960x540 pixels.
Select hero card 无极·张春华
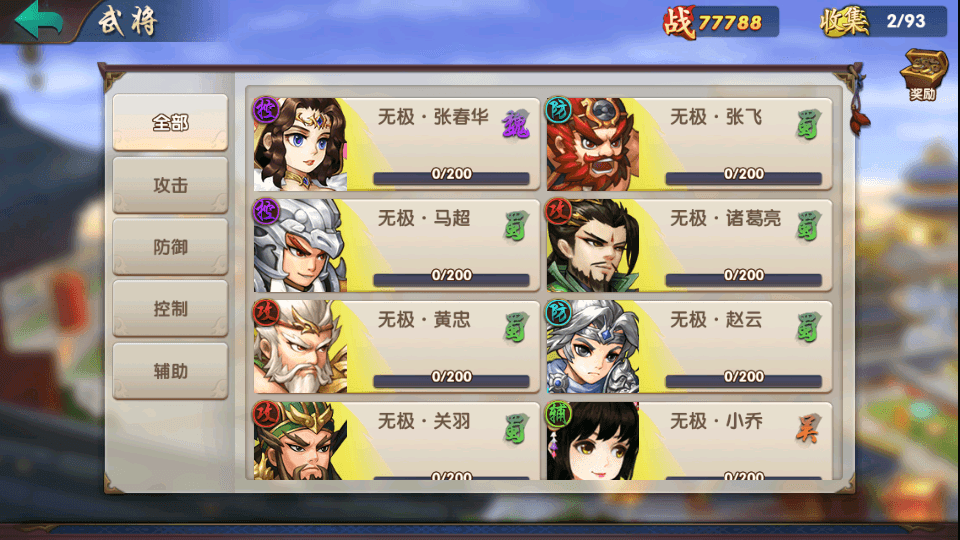click(393, 144)
